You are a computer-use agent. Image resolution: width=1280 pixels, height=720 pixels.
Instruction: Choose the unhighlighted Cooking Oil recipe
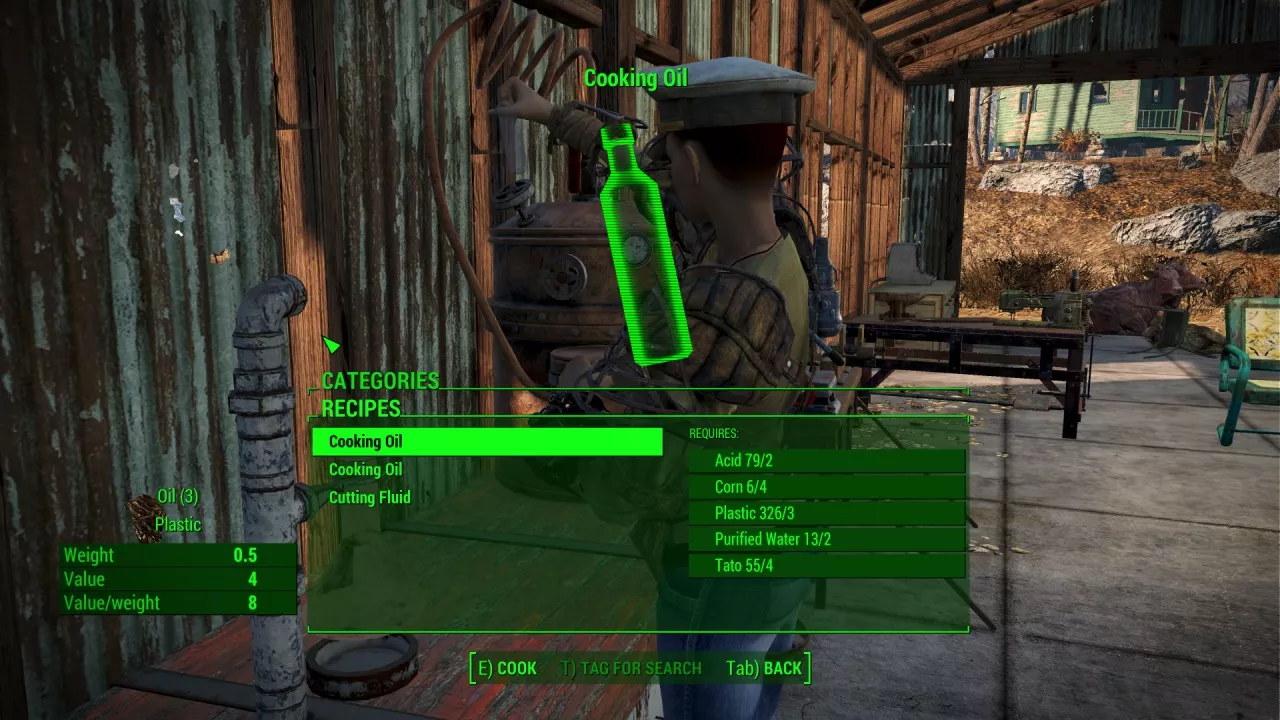click(x=366, y=470)
